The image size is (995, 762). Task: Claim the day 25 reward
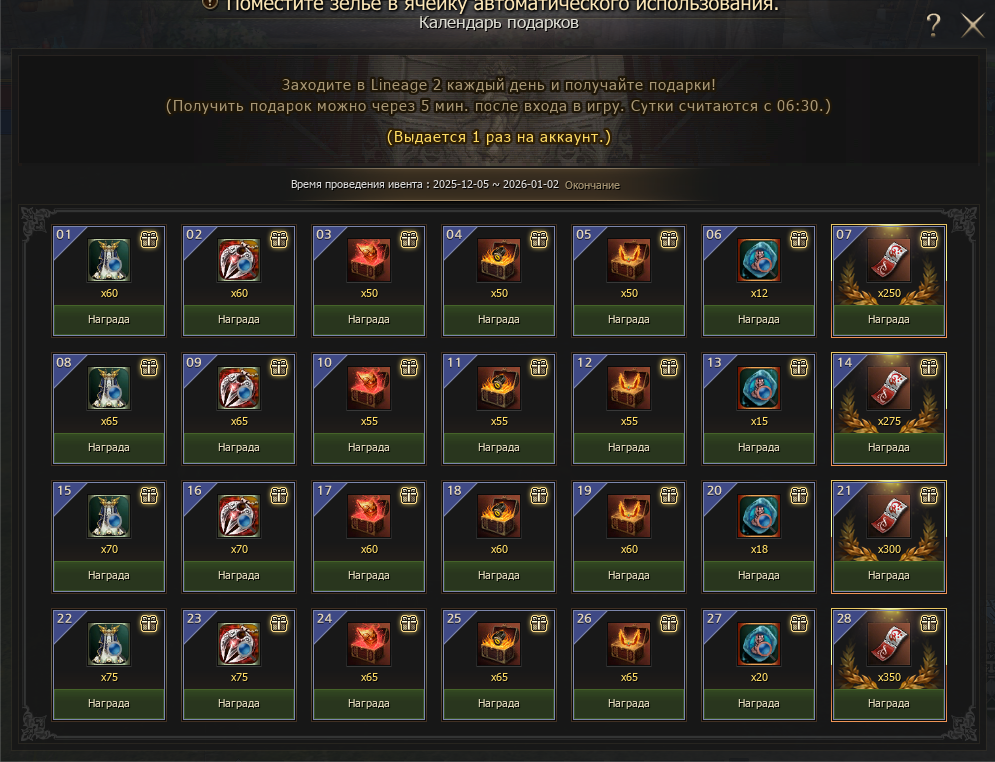498,704
